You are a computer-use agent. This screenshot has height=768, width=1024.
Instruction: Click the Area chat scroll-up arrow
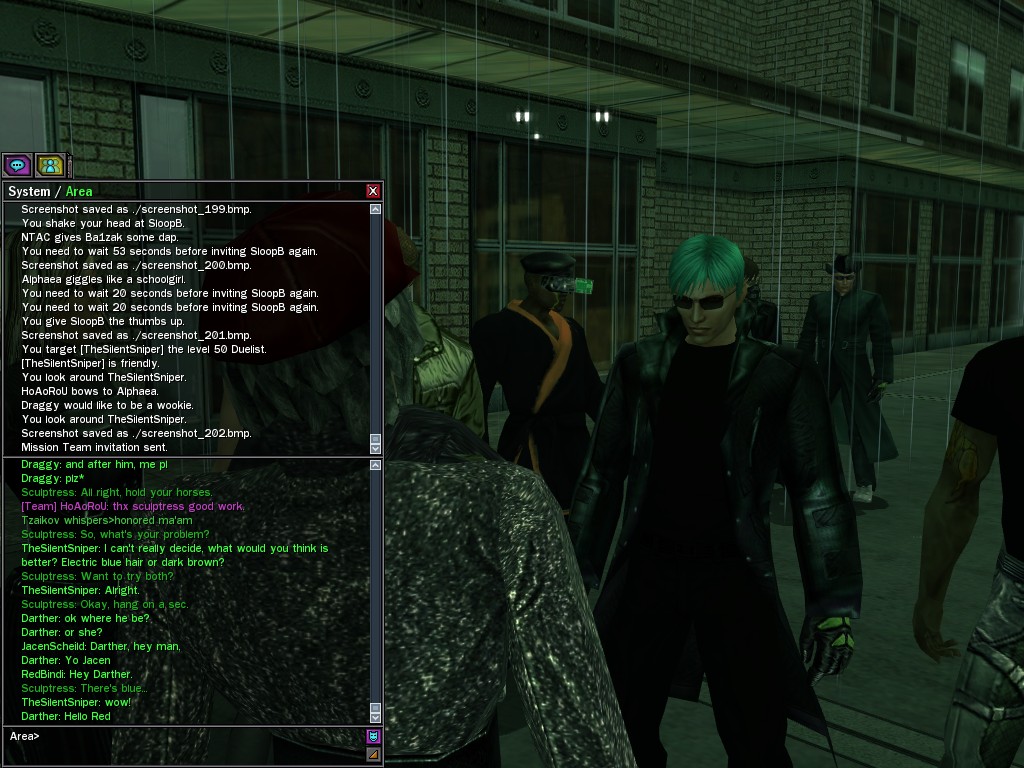(375, 466)
